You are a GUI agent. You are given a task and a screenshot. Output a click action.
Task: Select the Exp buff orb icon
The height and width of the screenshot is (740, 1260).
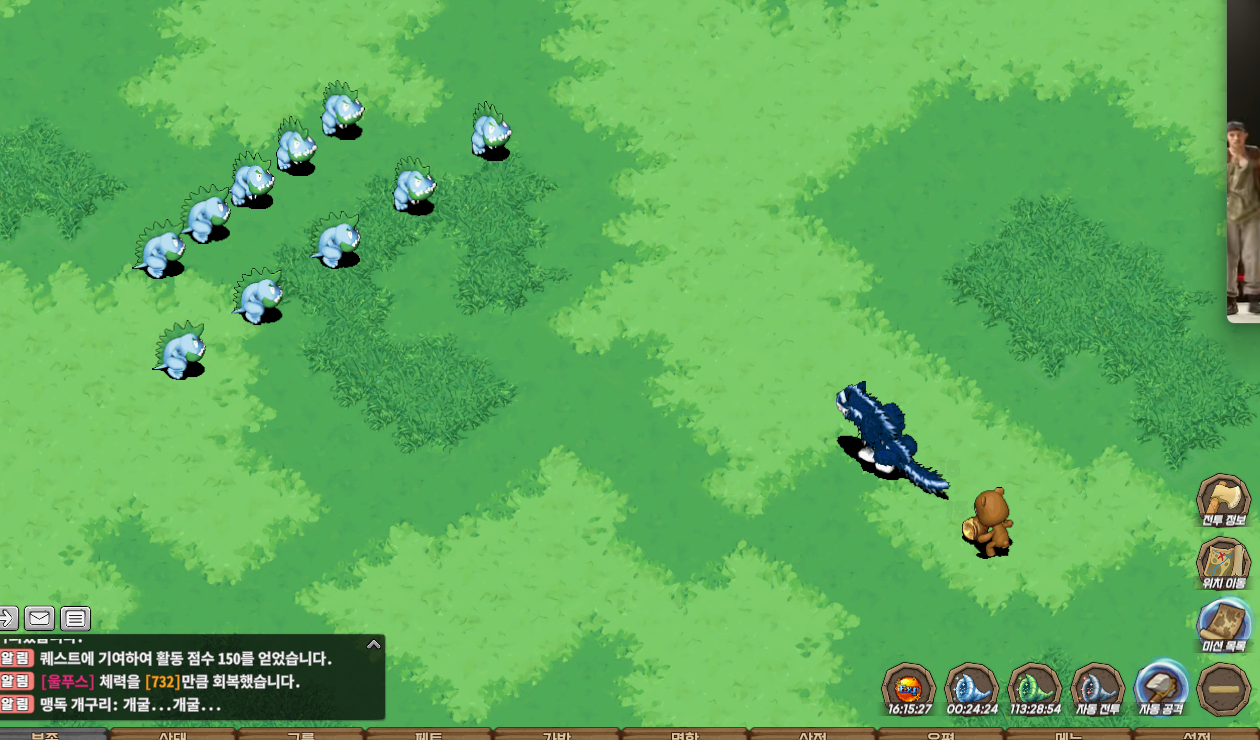(909, 688)
